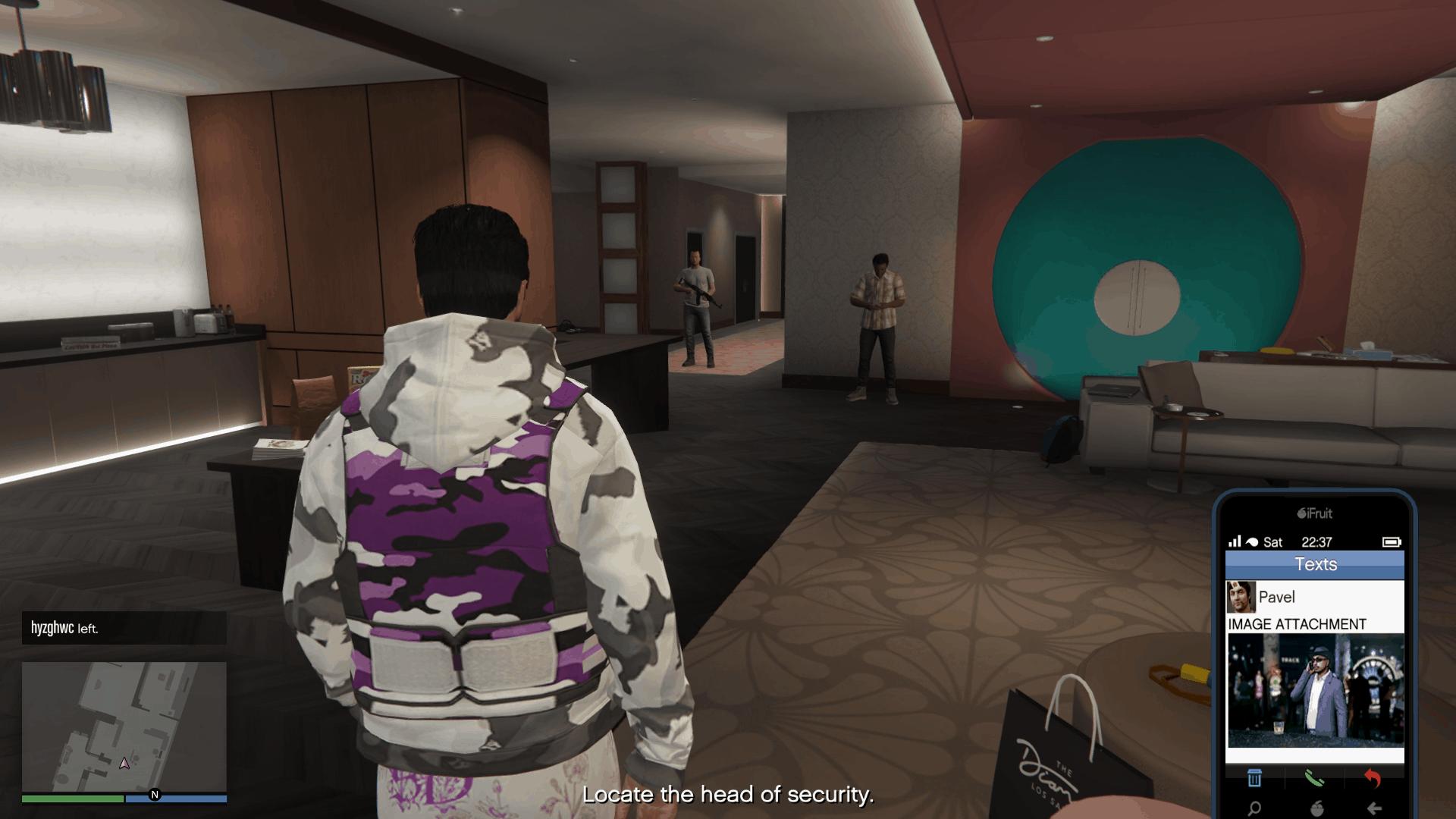Tap the phone's grey left arrow button

[x=1373, y=808]
